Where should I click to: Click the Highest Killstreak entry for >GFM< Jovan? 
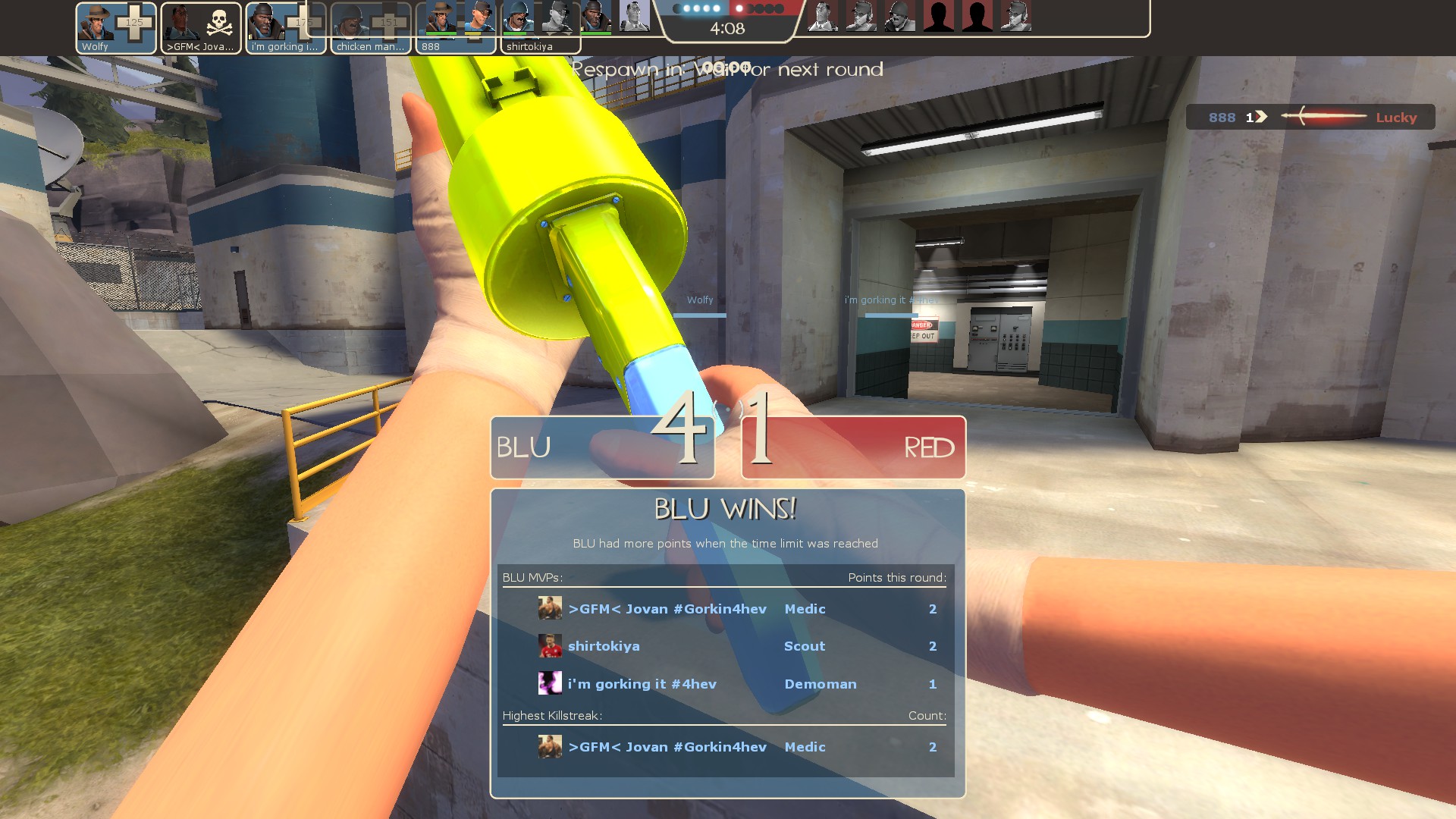(x=725, y=747)
